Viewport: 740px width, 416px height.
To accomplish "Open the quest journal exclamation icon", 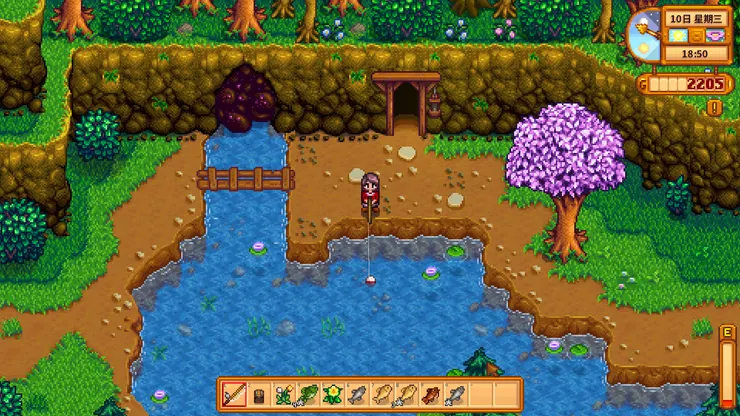I will click(x=714, y=106).
